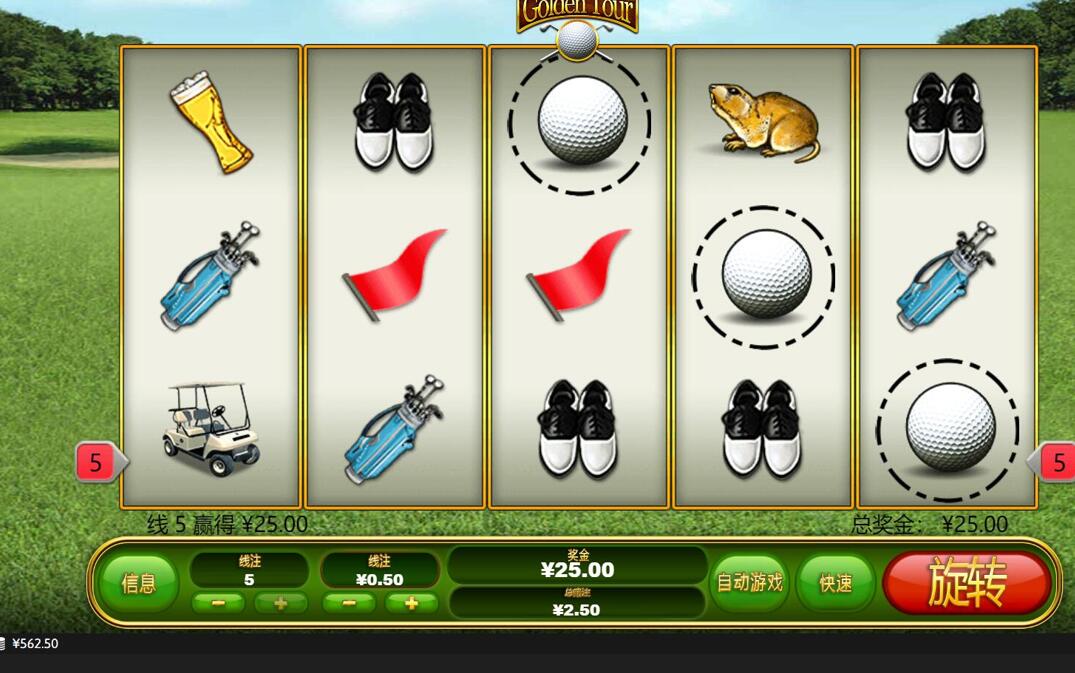Start 自动游戏 auto play

[749, 582]
